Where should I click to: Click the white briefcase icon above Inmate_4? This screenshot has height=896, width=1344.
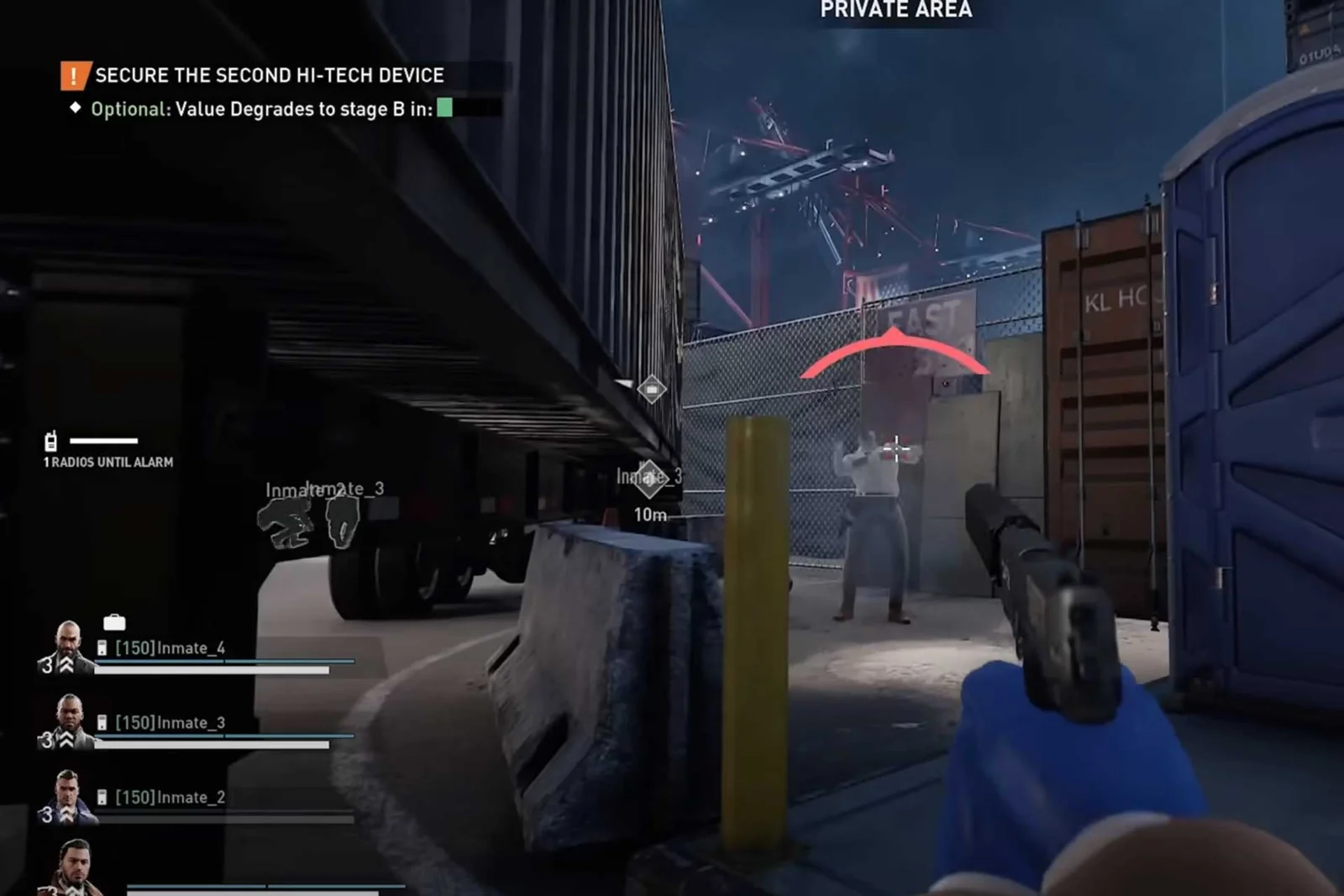click(114, 622)
